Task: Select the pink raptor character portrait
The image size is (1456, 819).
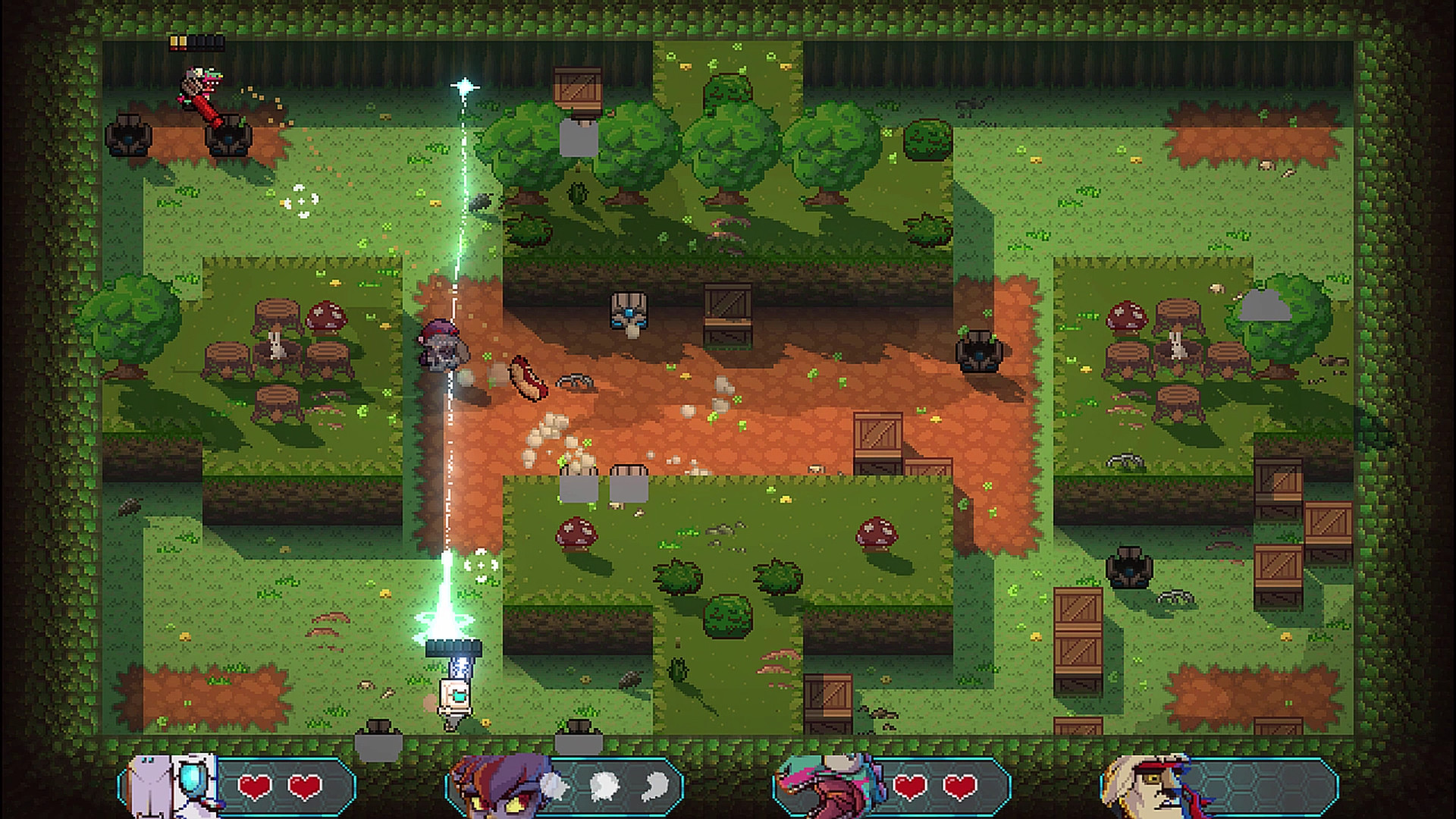Action: coord(825,786)
